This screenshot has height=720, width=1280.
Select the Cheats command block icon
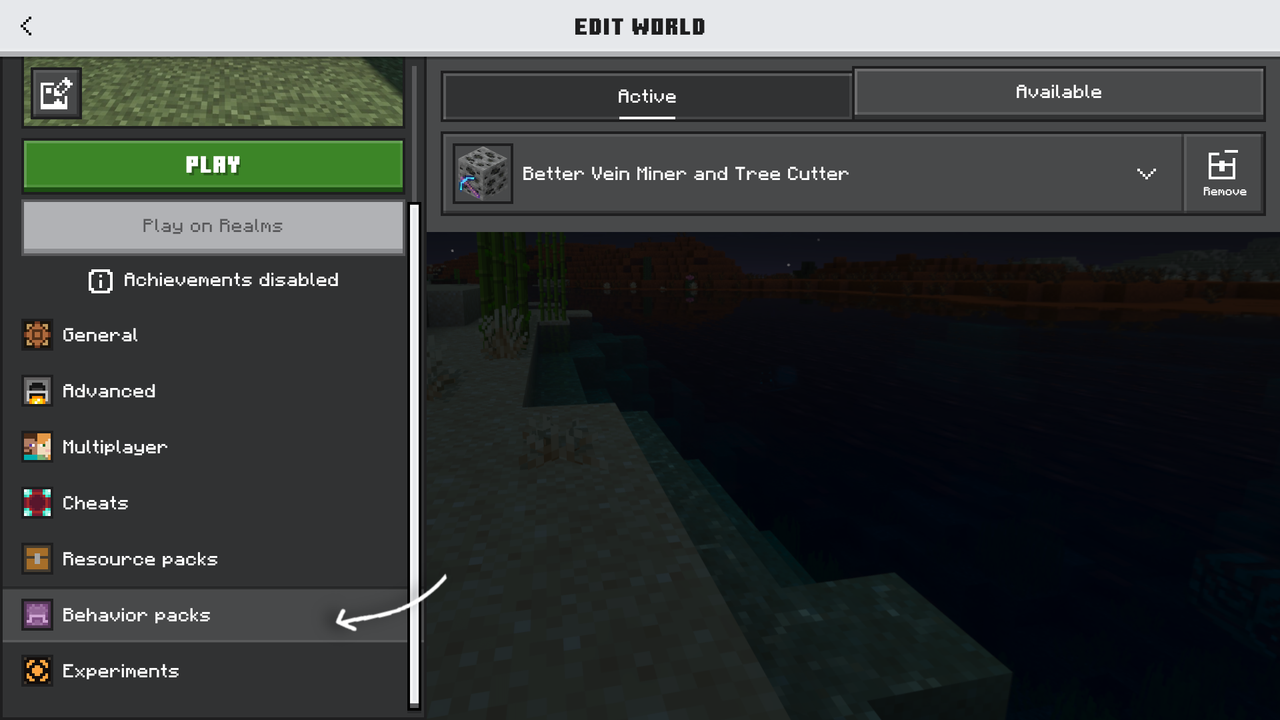click(37, 502)
